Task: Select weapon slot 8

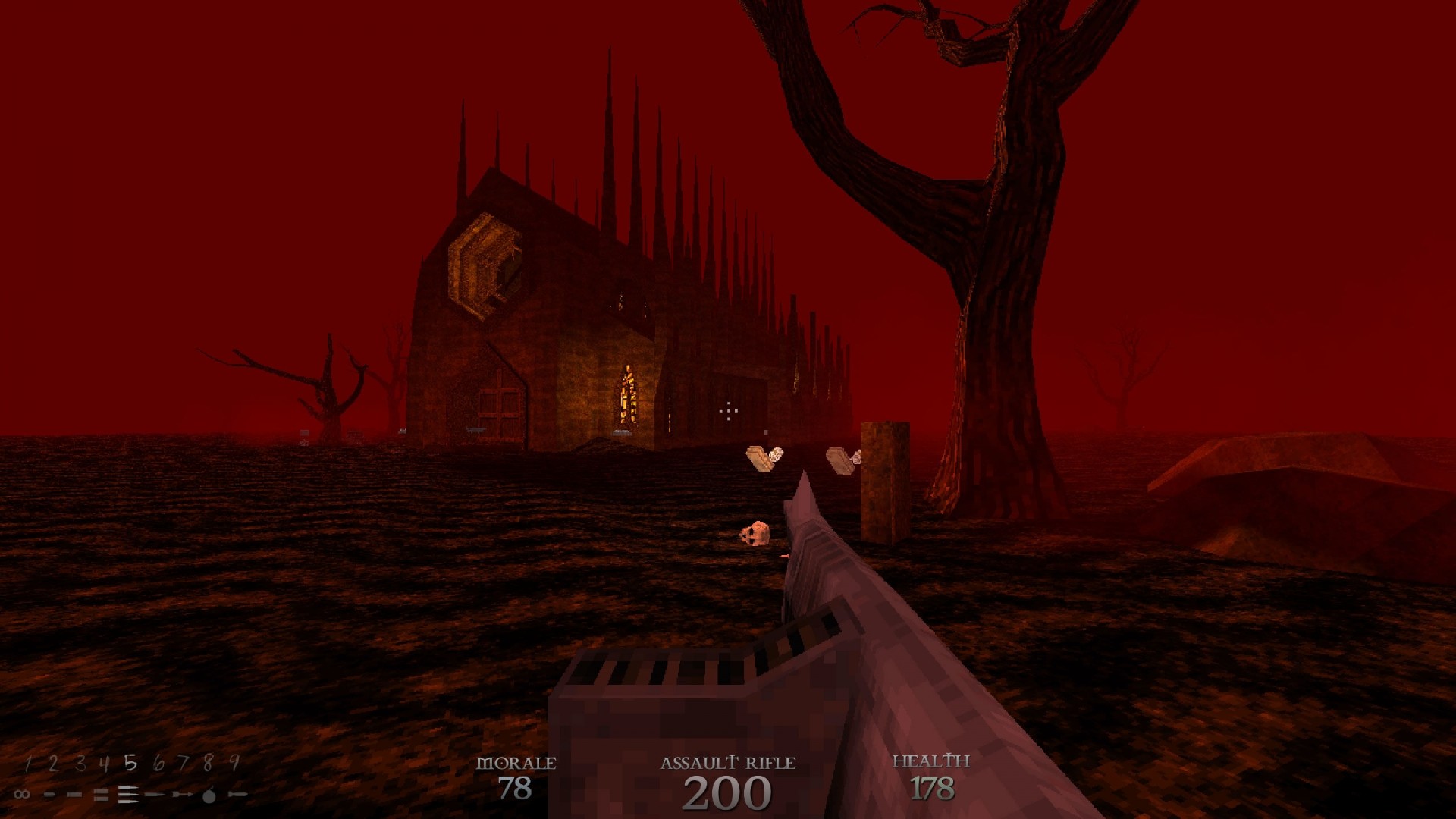Action: click(x=209, y=763)
